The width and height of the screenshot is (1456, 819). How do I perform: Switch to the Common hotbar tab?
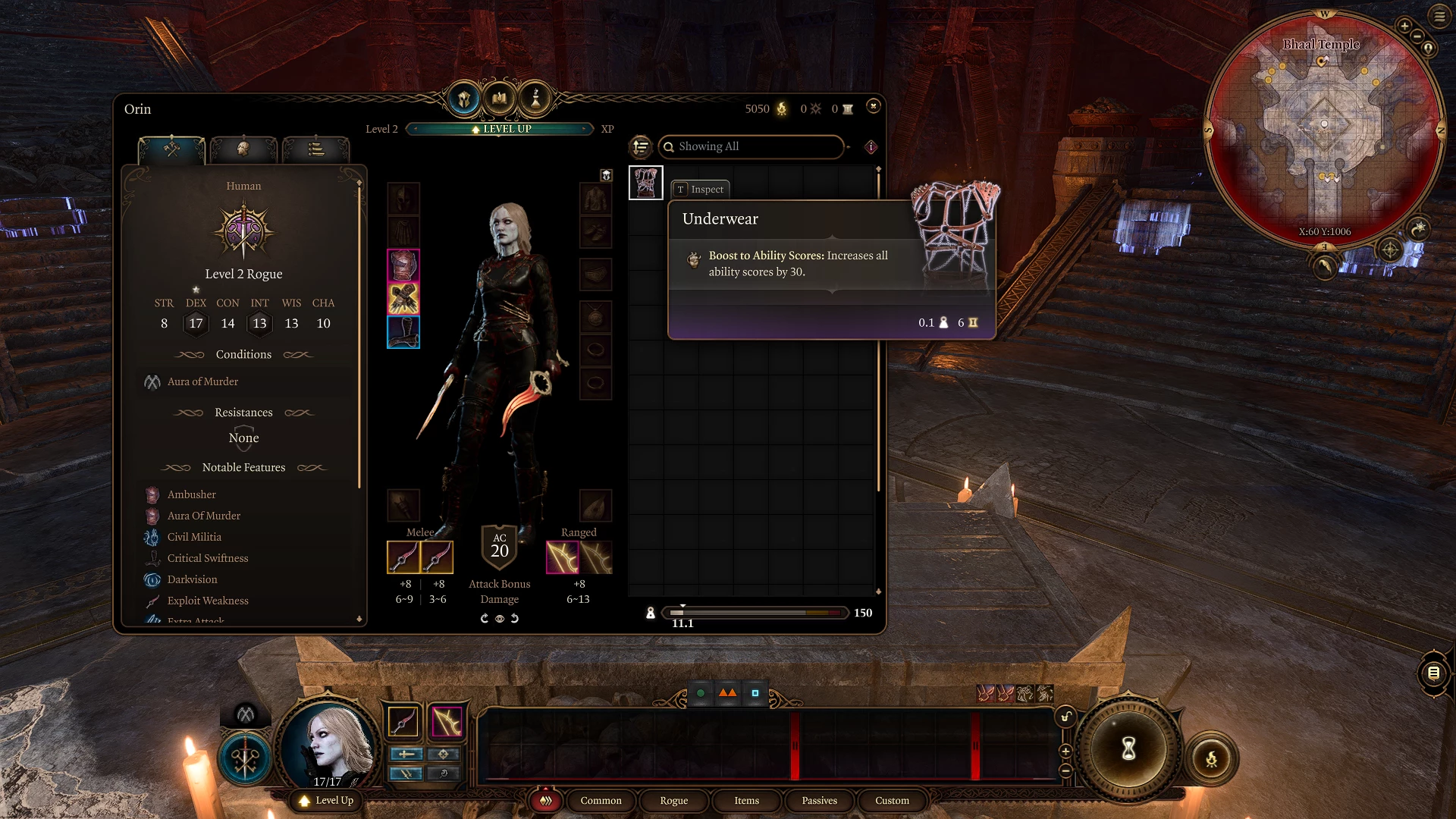(601, 800)
